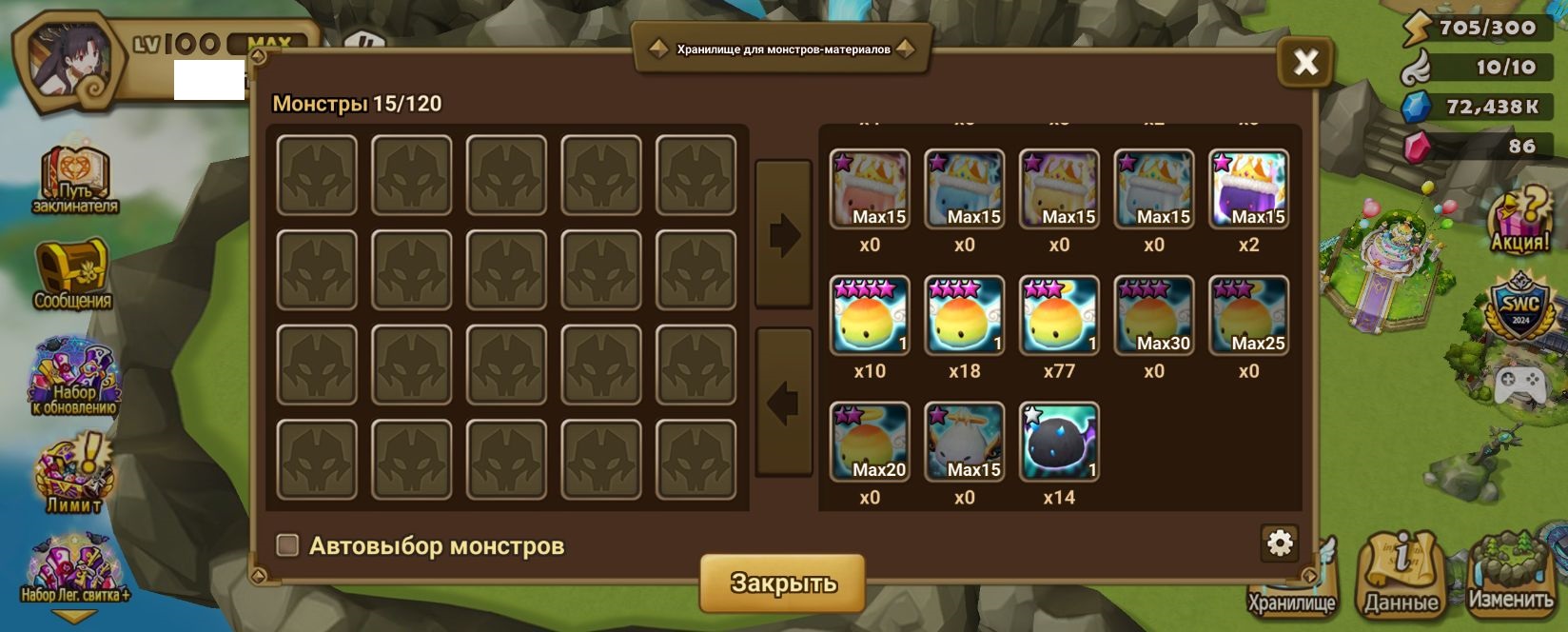This screenshot has height=632, width=1568.
Task: Open the Лимит offer icon
Action: coord(74,473)
